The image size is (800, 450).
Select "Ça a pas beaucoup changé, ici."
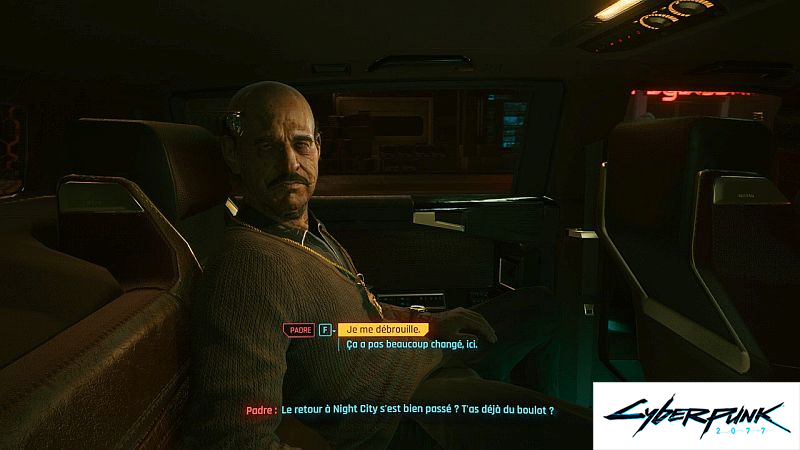[x=412, y=345]
